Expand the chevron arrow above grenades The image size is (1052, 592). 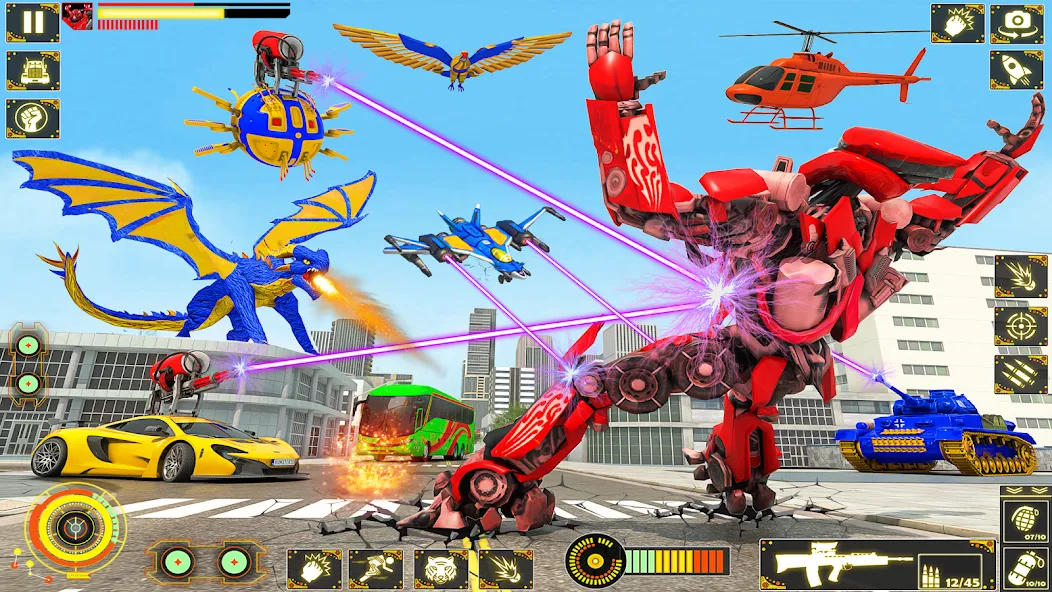click(1024, 492)
